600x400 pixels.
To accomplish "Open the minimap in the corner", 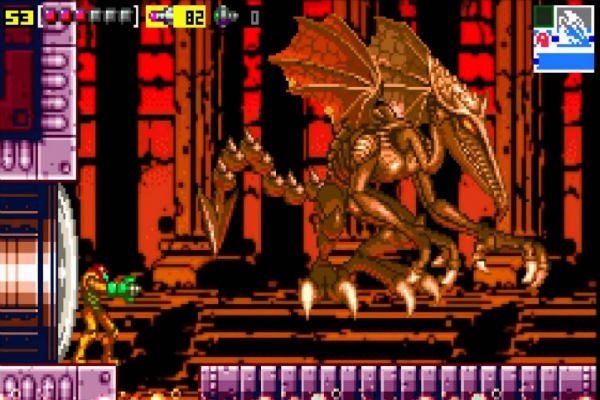I will tap(564, 38).
